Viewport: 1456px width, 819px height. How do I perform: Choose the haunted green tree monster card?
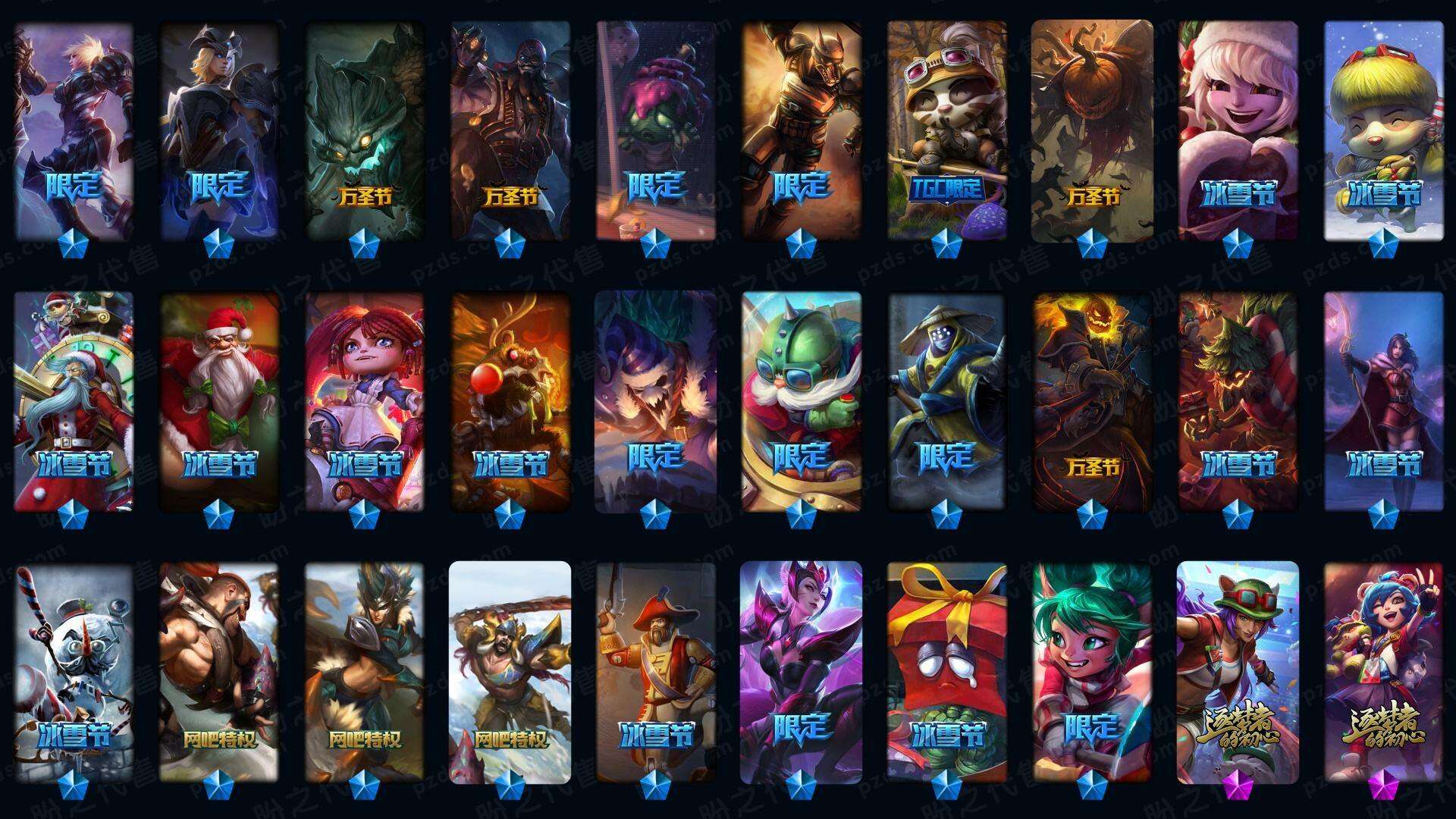coord(365,130)
